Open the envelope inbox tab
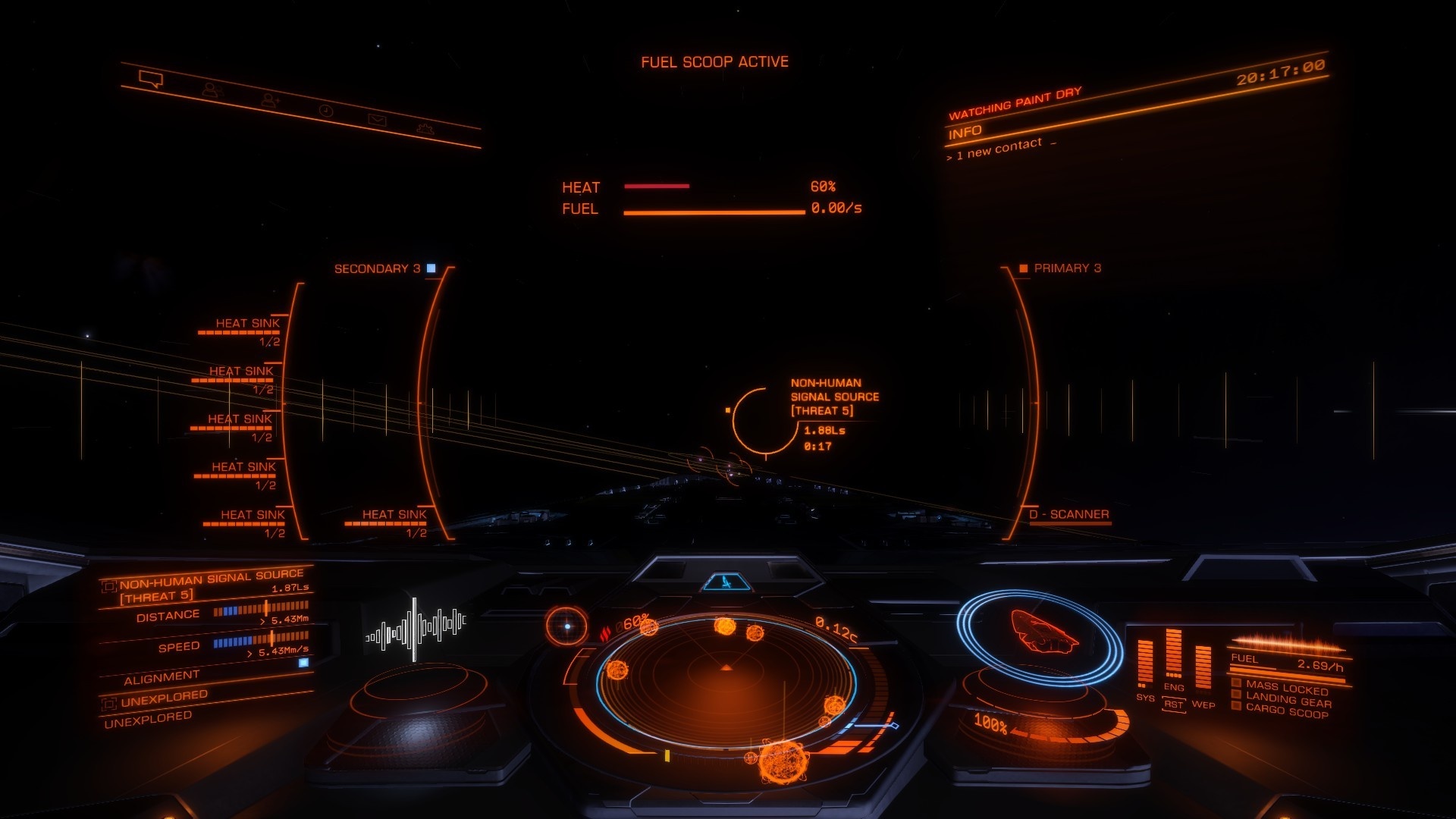Image resolution: width=1456 pixels, height=819 pixels. pyautogui.click(x=377, y=119)
